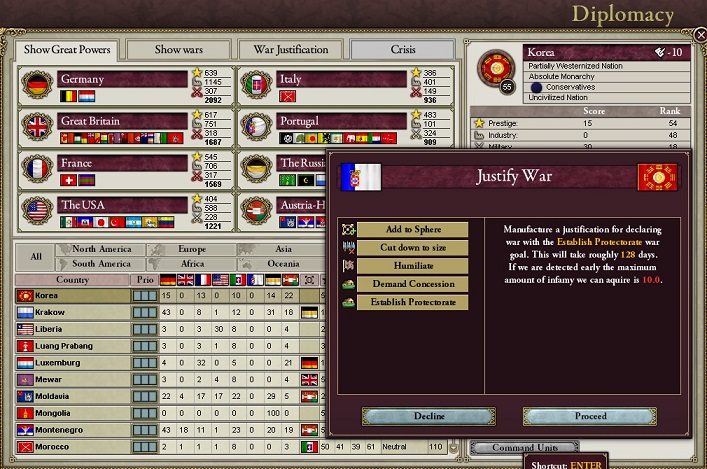Open the Show wars tab
Image resolution: width=707 pixels, height=469 pixels.
[x=180, y=50]
